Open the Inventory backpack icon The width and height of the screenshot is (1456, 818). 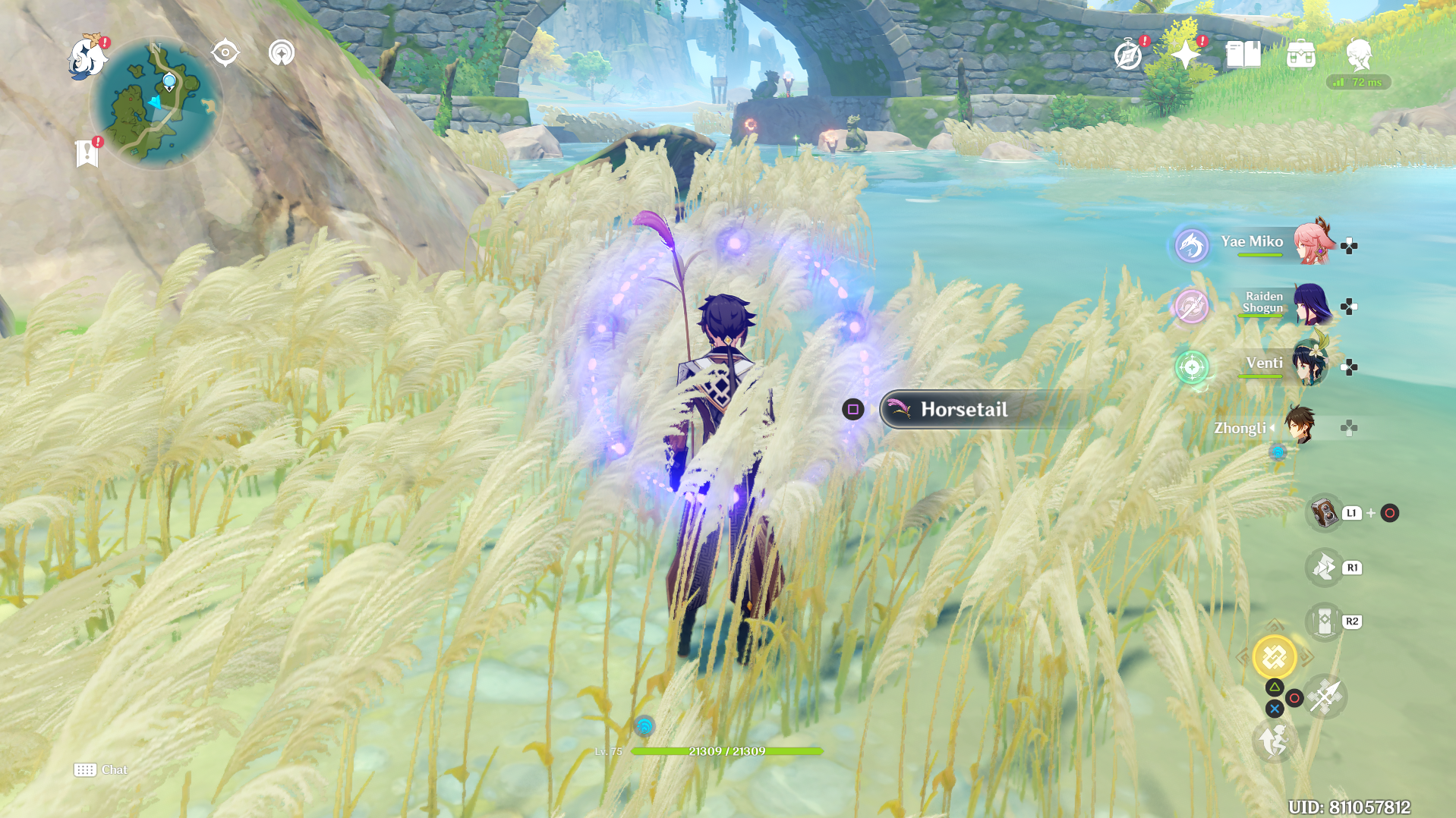1300,55
